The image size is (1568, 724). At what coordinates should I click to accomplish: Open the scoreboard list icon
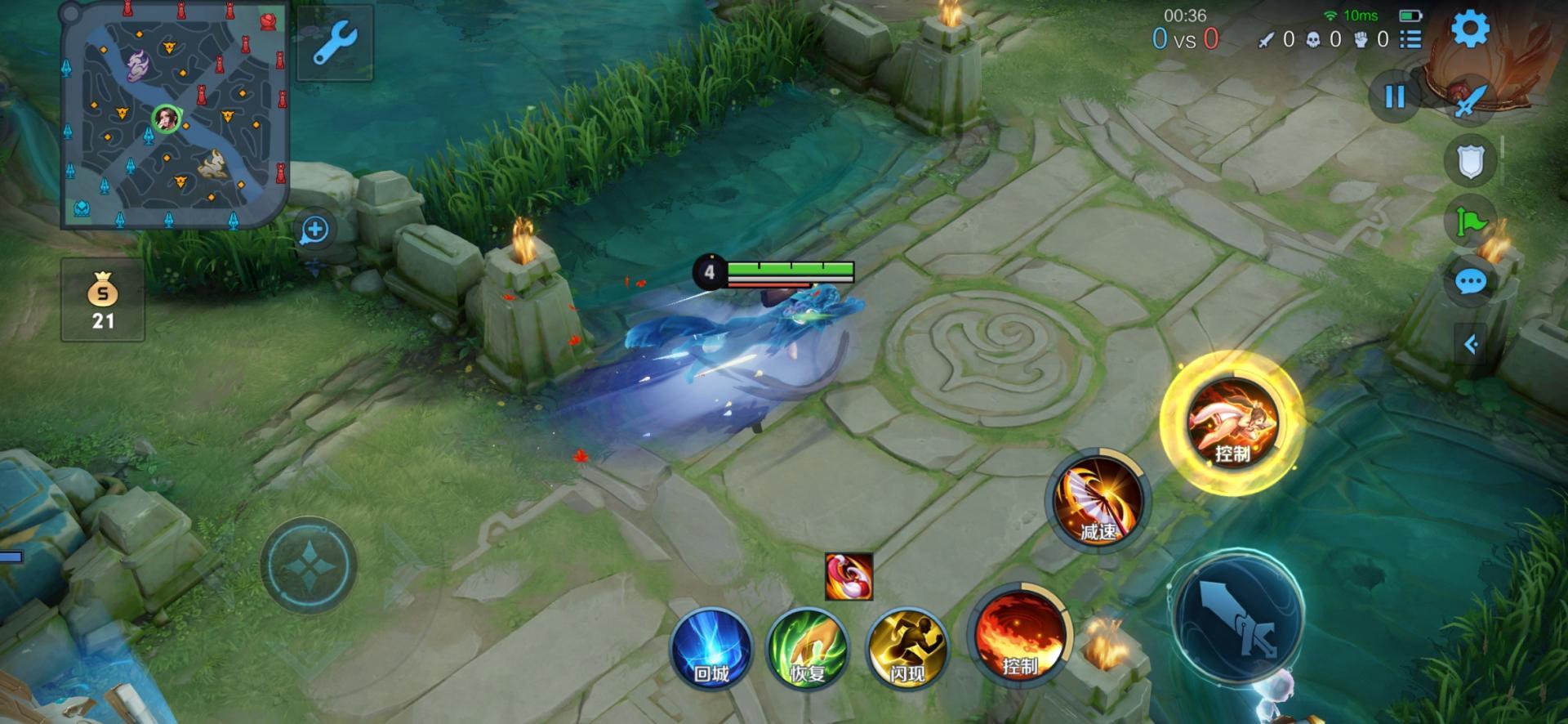tap(1410, 39)
